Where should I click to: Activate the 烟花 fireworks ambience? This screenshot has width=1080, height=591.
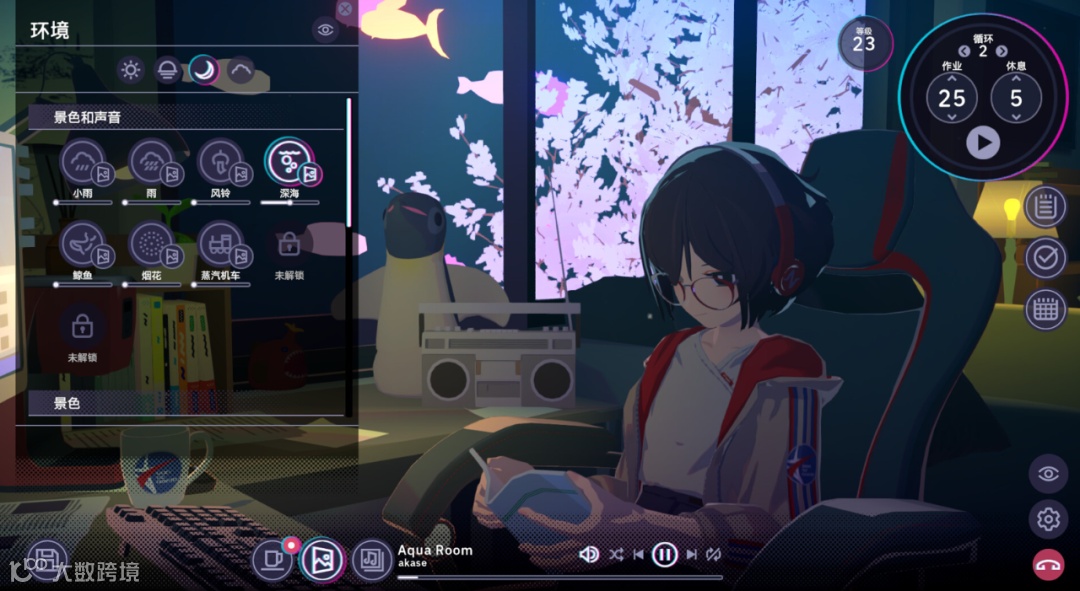coord(152,244)
